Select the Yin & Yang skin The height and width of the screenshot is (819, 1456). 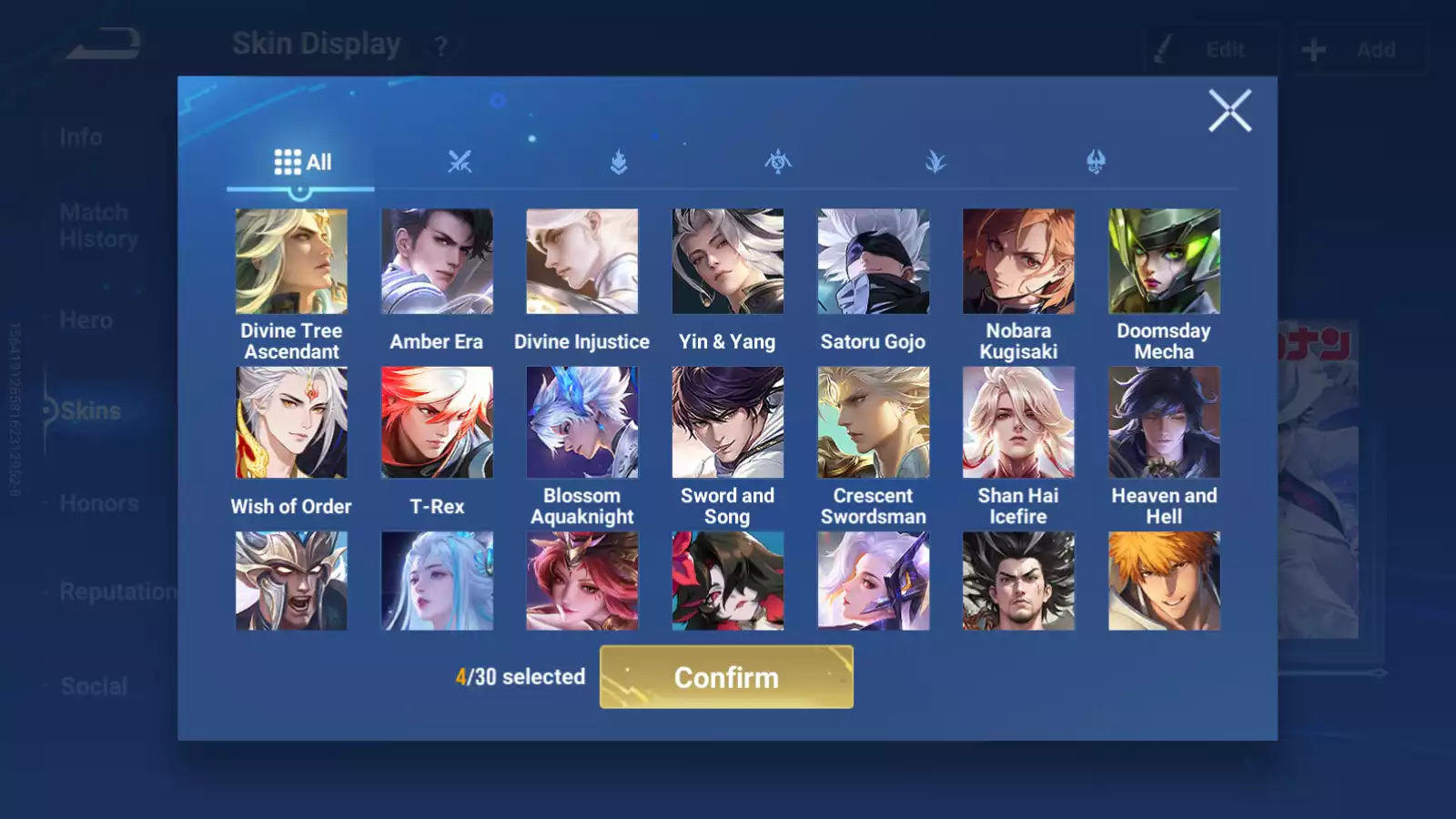[728, 262]
